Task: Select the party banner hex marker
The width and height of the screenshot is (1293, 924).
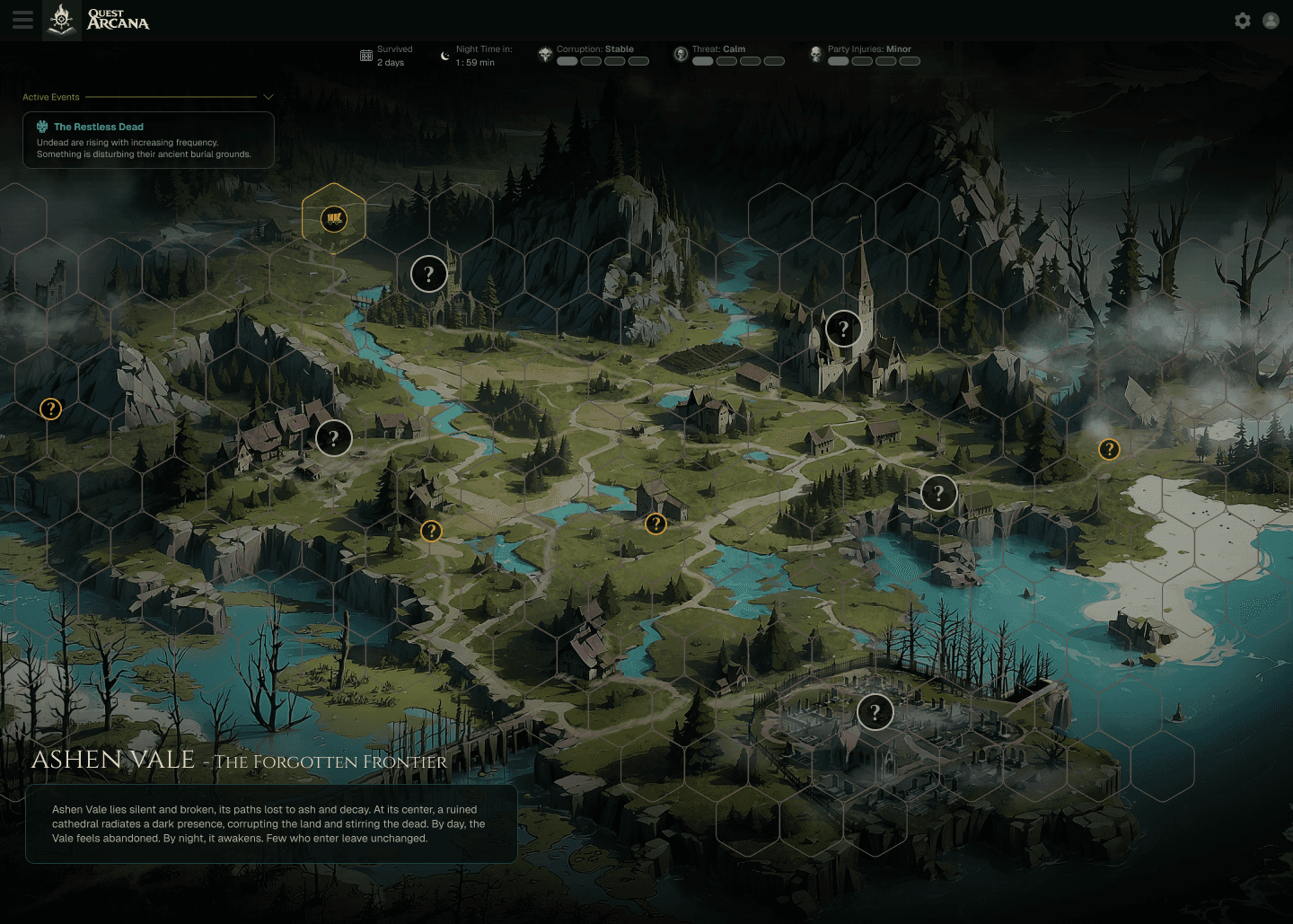Action: 334,218
